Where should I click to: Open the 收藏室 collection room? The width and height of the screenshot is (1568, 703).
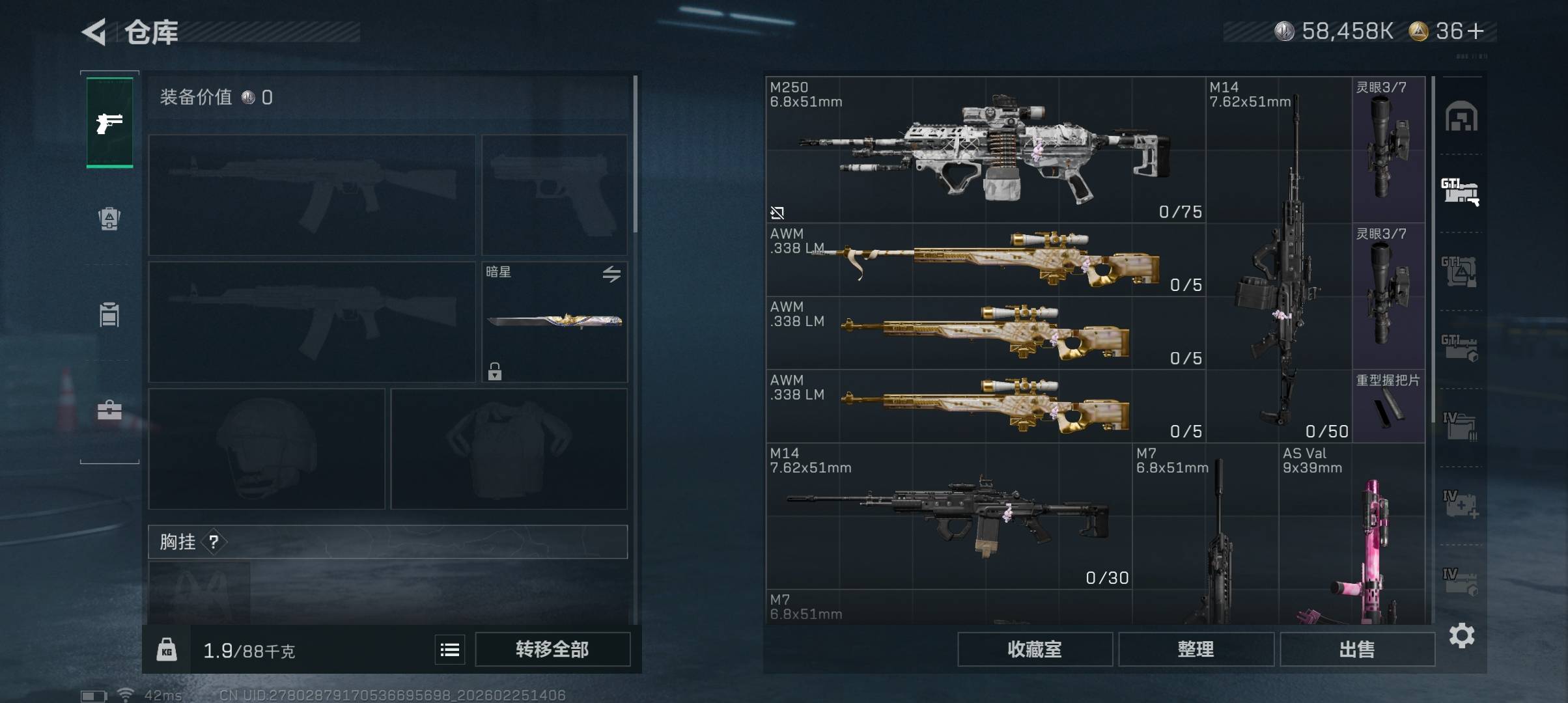[1034, 650]
